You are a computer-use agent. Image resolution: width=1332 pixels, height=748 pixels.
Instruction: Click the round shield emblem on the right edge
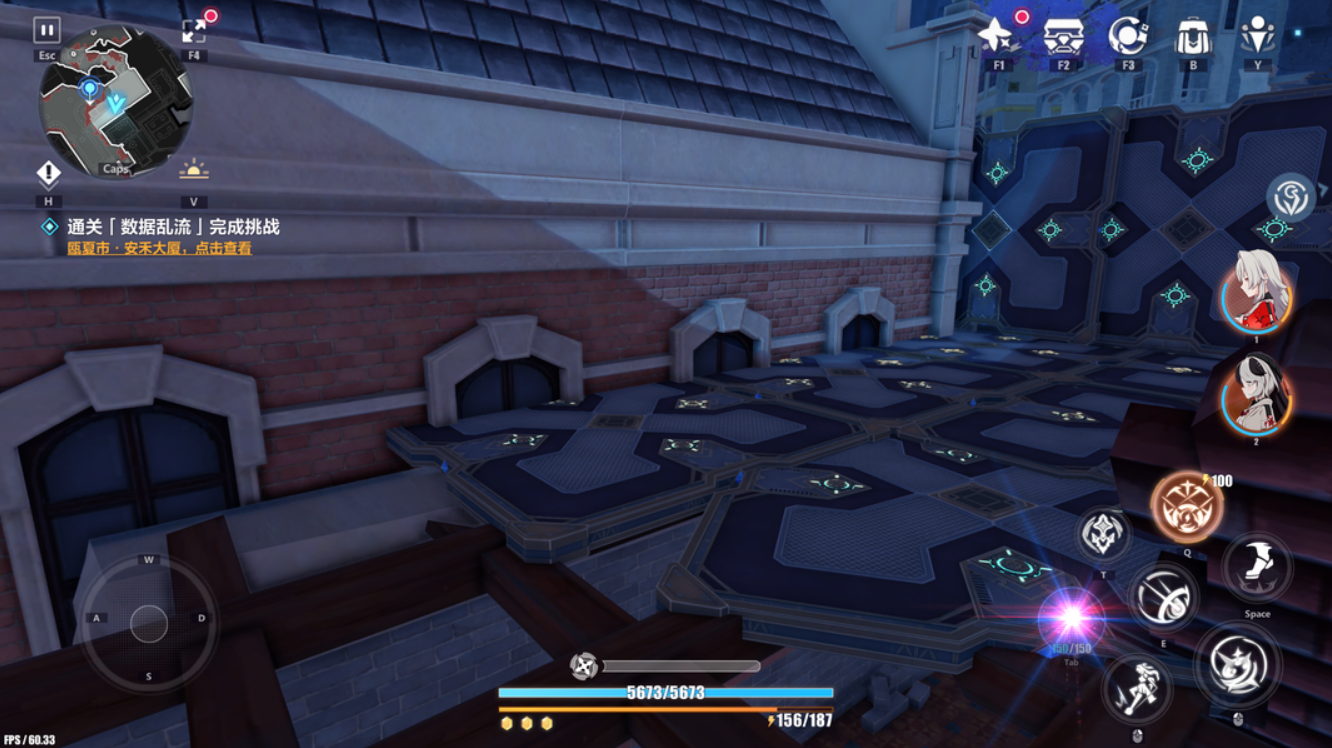[1290, 197]
